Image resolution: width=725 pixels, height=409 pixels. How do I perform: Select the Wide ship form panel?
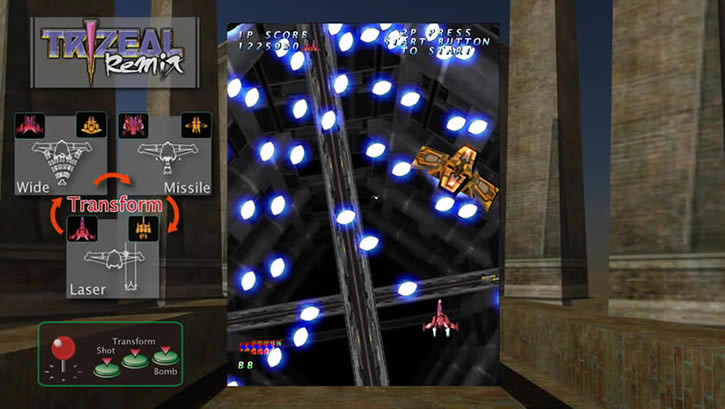[x=59, y=153]
